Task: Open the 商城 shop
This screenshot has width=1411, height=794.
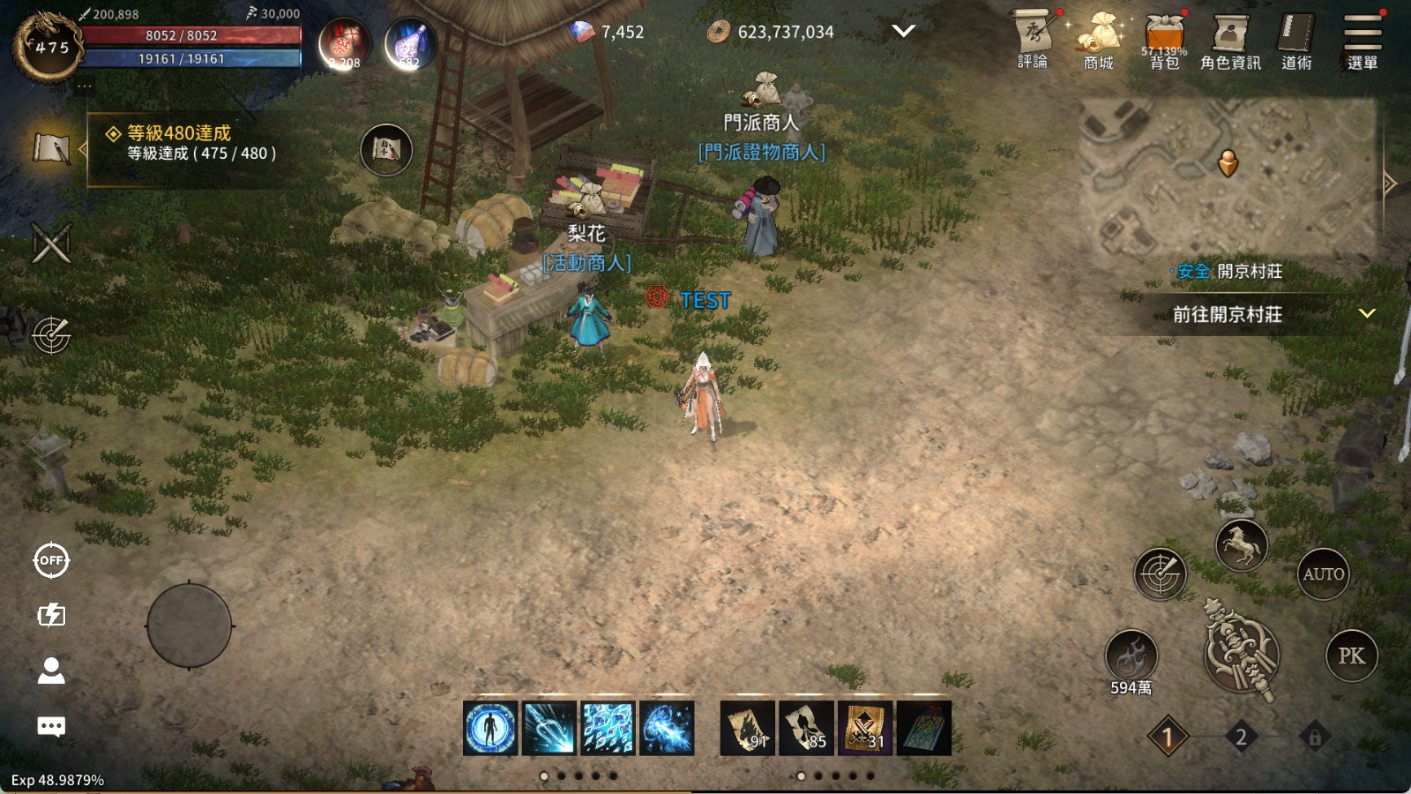Action: coord(1098,40)
